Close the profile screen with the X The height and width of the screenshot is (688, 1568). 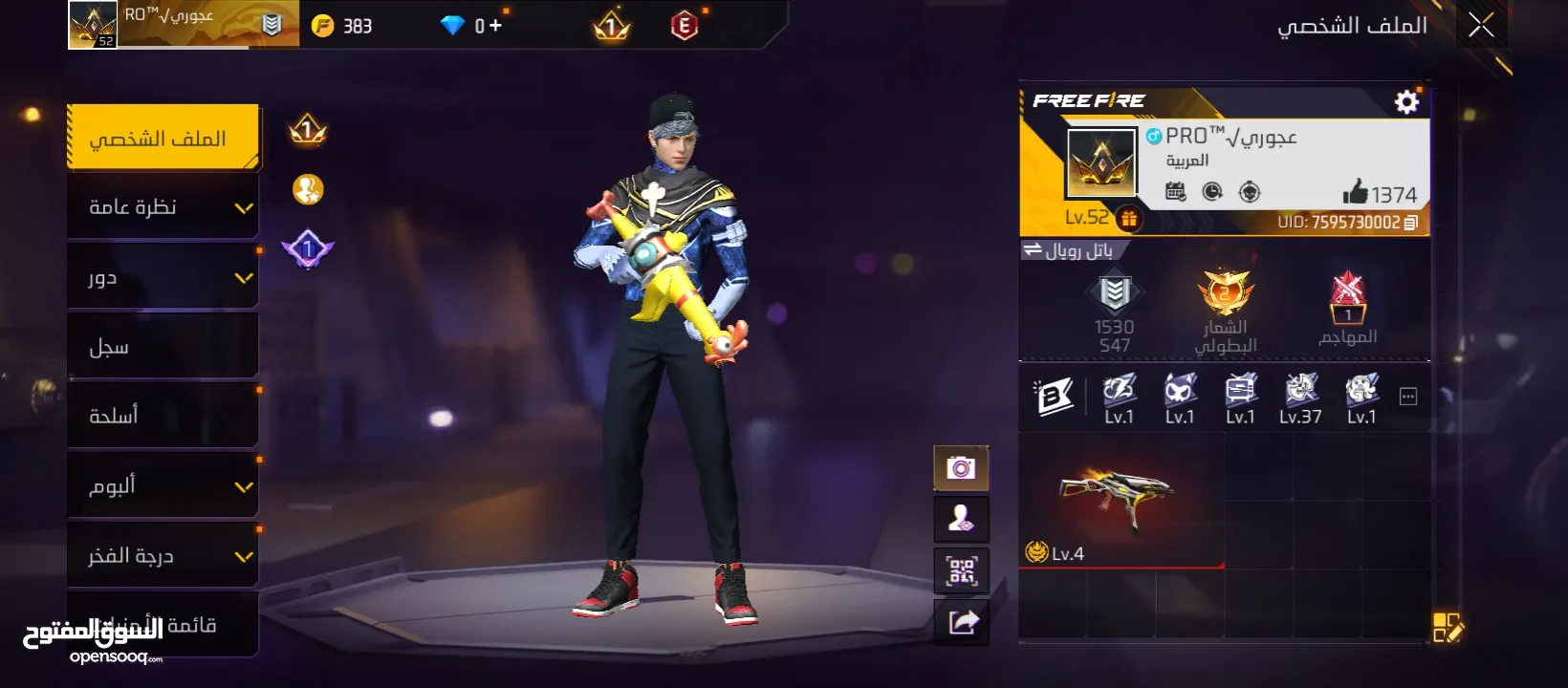[1481, 26]
